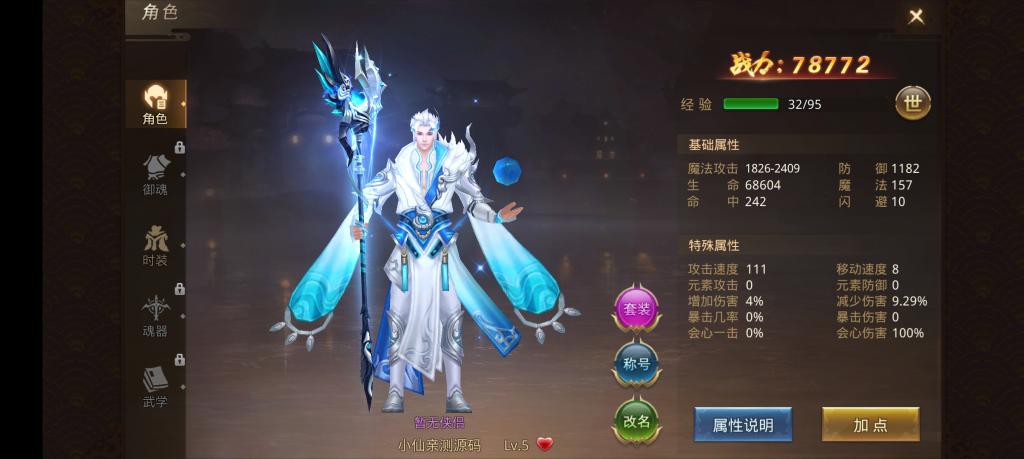Switch to the 角色 character tab
This screenshot has height=459, width=1024.
(x=155, y=104)
